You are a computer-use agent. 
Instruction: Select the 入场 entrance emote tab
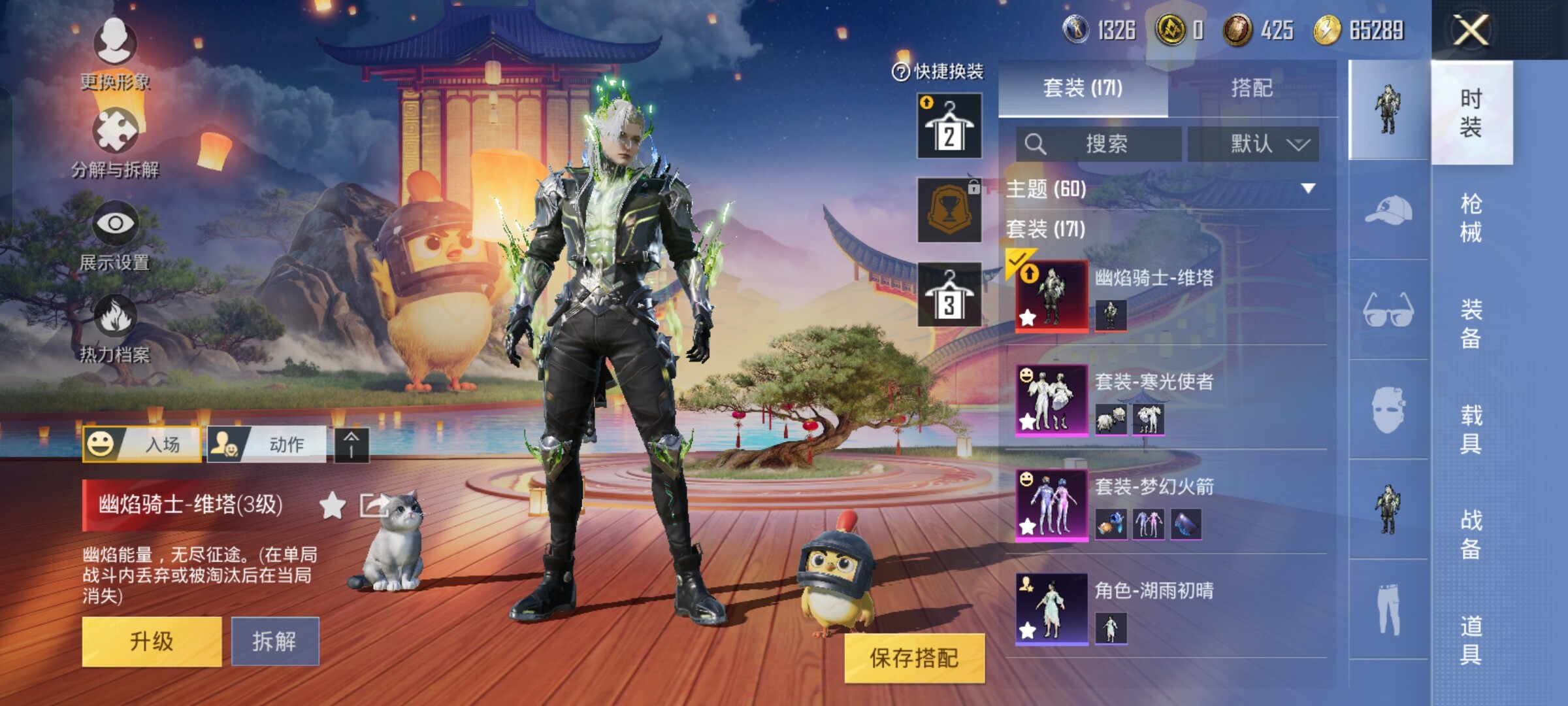point(142,445)
